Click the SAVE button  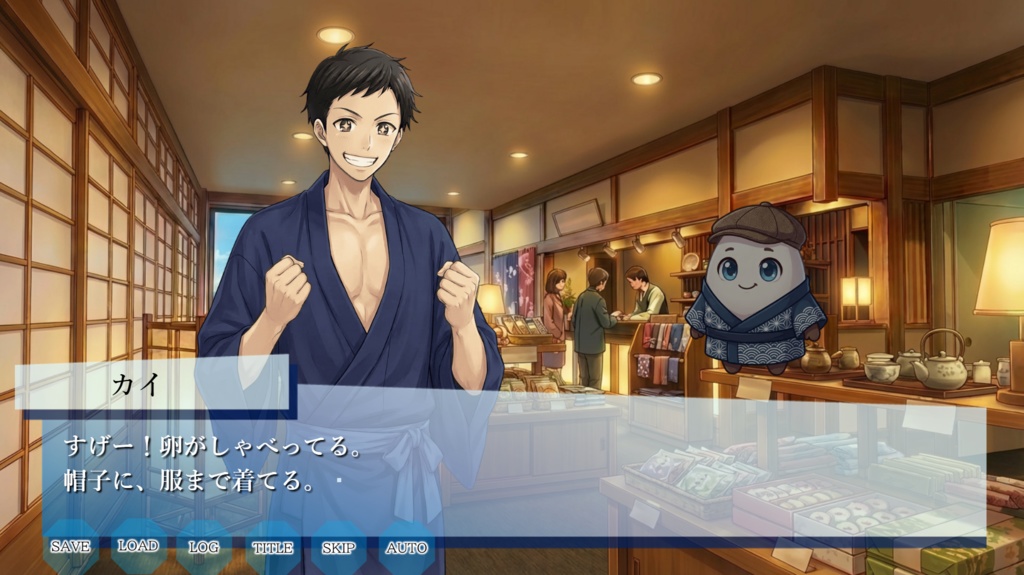click(x=70, y=547)
